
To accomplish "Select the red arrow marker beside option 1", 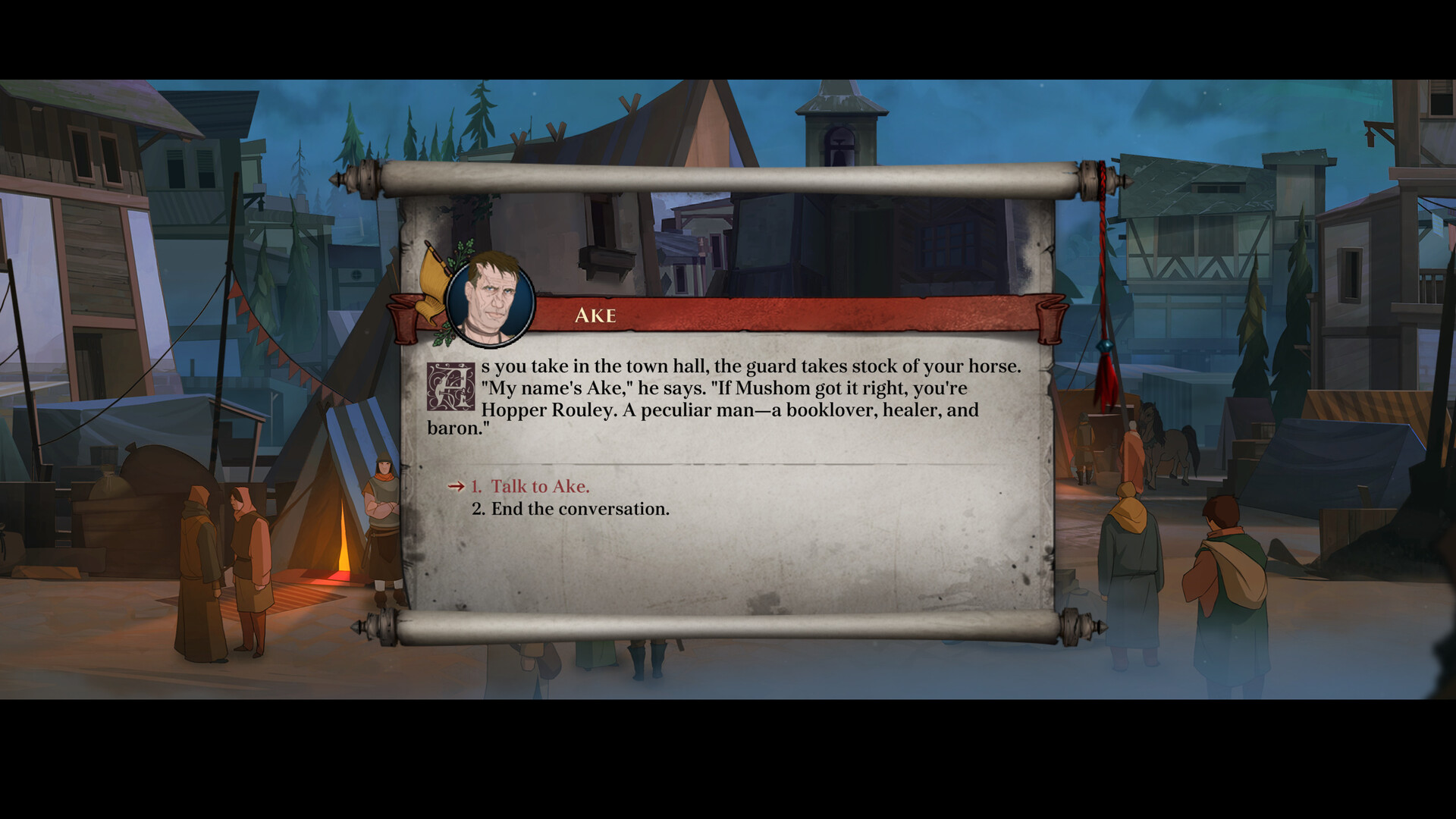I will [x=455, y=487].
